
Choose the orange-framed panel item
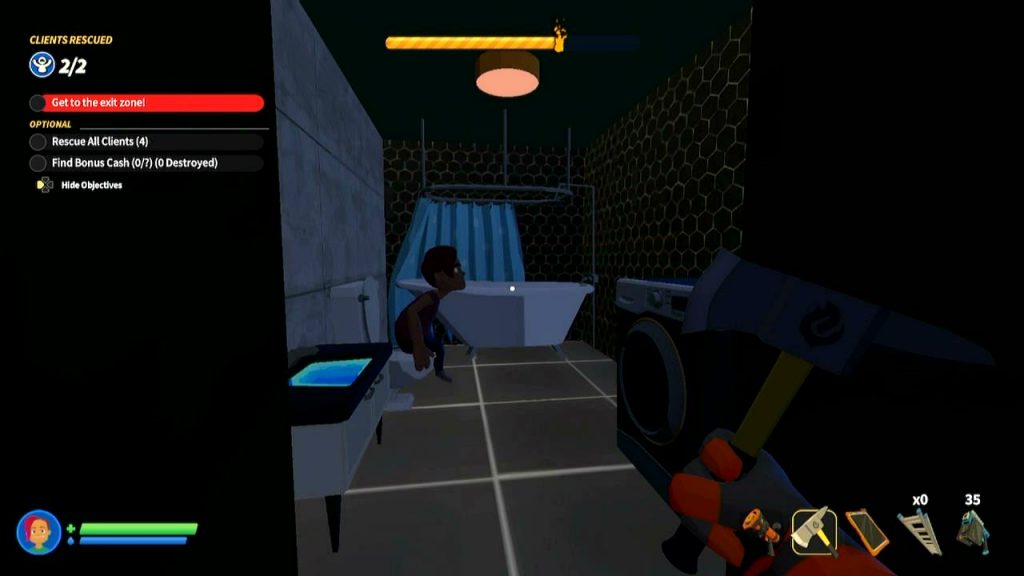tap(865, 530)
